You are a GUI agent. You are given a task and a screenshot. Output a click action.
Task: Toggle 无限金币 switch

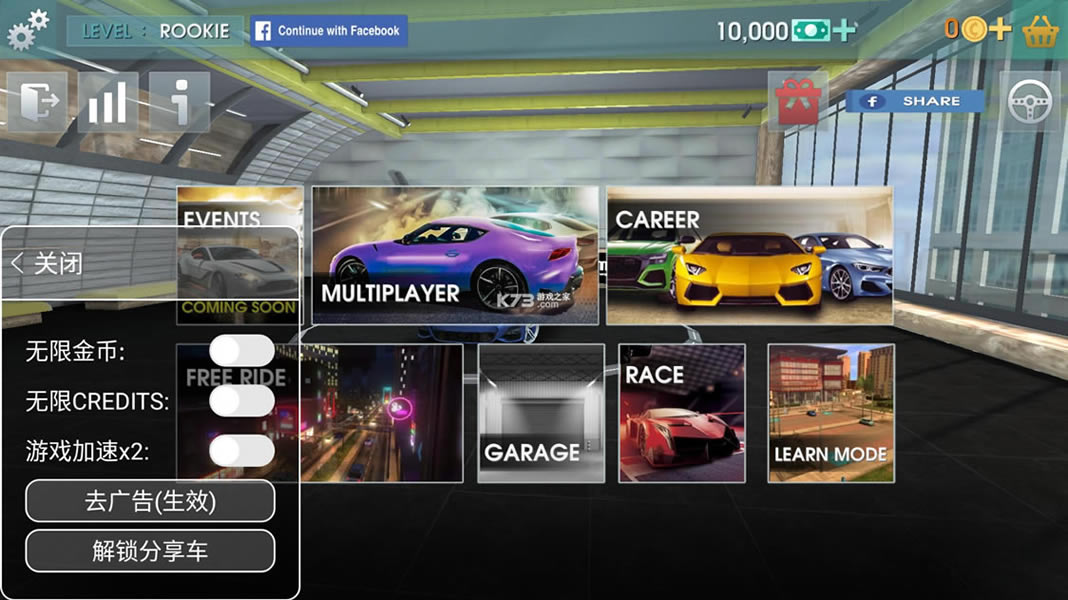[x=242, y=351]
